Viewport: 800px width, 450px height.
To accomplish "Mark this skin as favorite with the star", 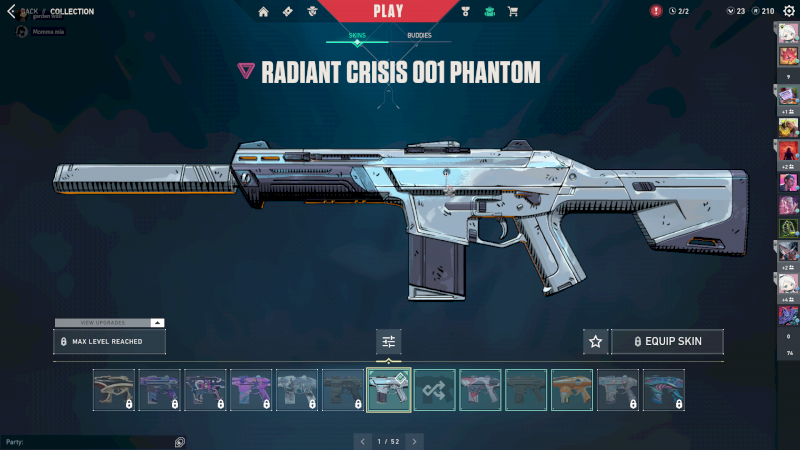I will coord(596,342).
